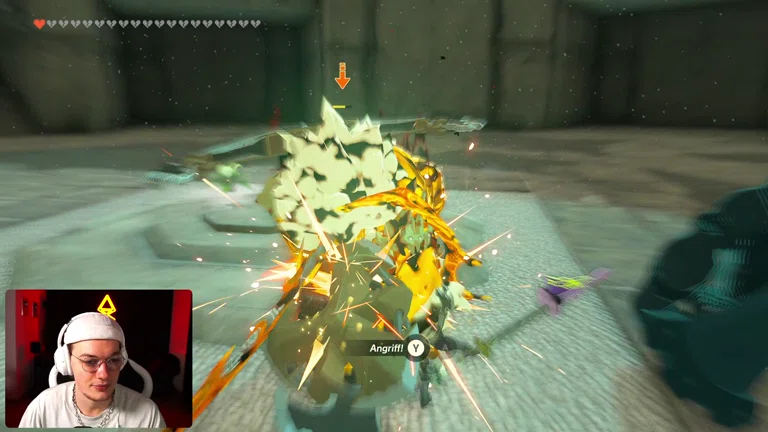Click the streamer webcam overlay
768x432 pixels.
coord(98,359)
